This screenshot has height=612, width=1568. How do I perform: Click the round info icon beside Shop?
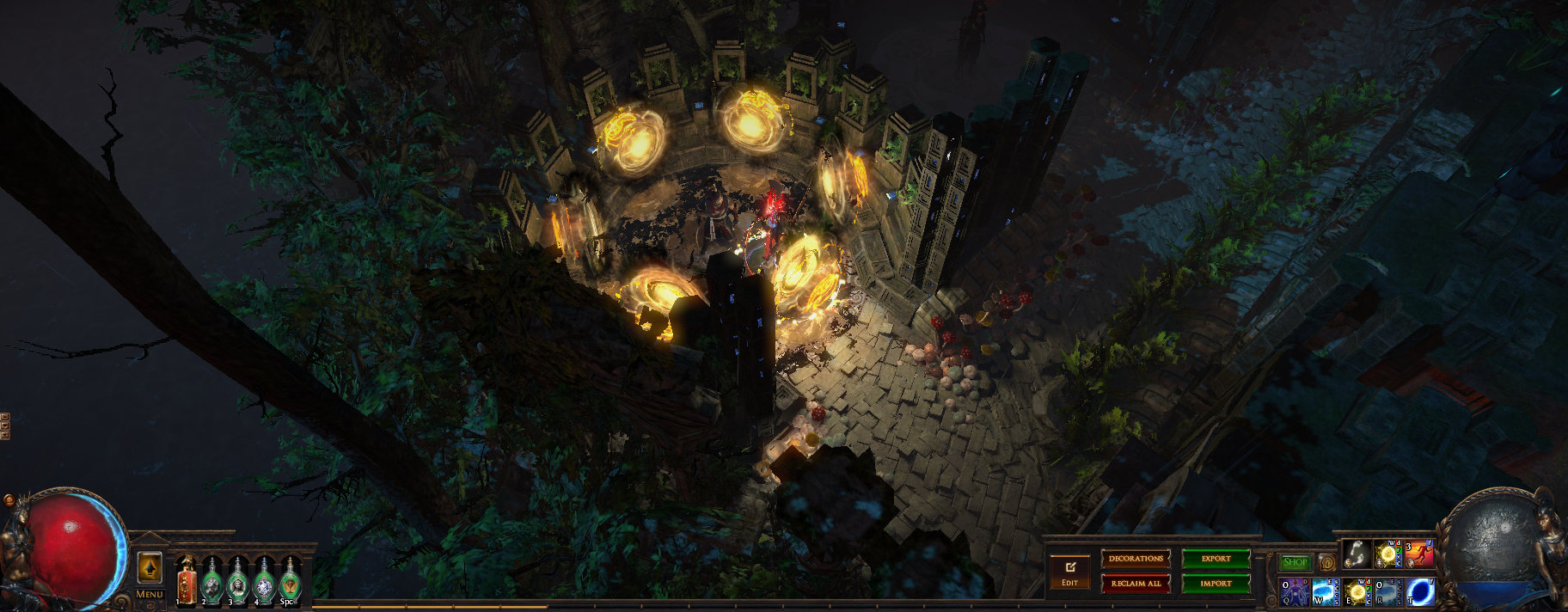1326,564
